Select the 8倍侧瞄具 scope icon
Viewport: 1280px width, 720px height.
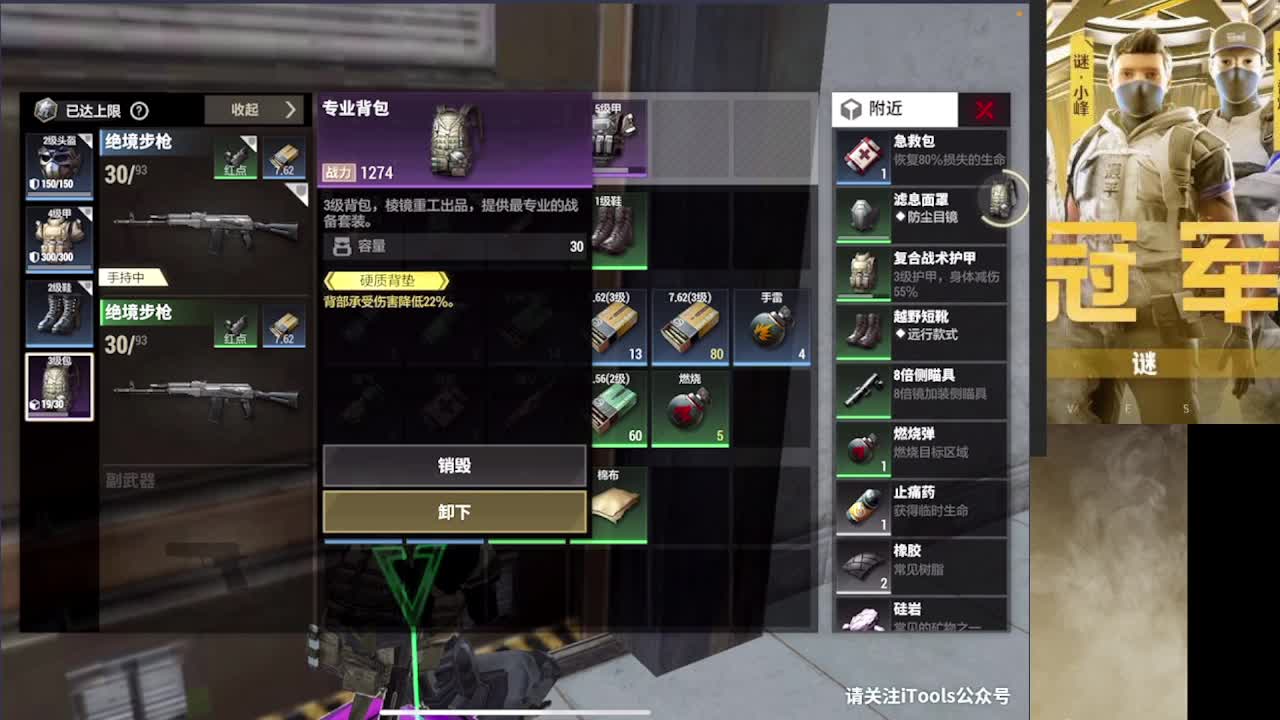(x=862, y=390)
